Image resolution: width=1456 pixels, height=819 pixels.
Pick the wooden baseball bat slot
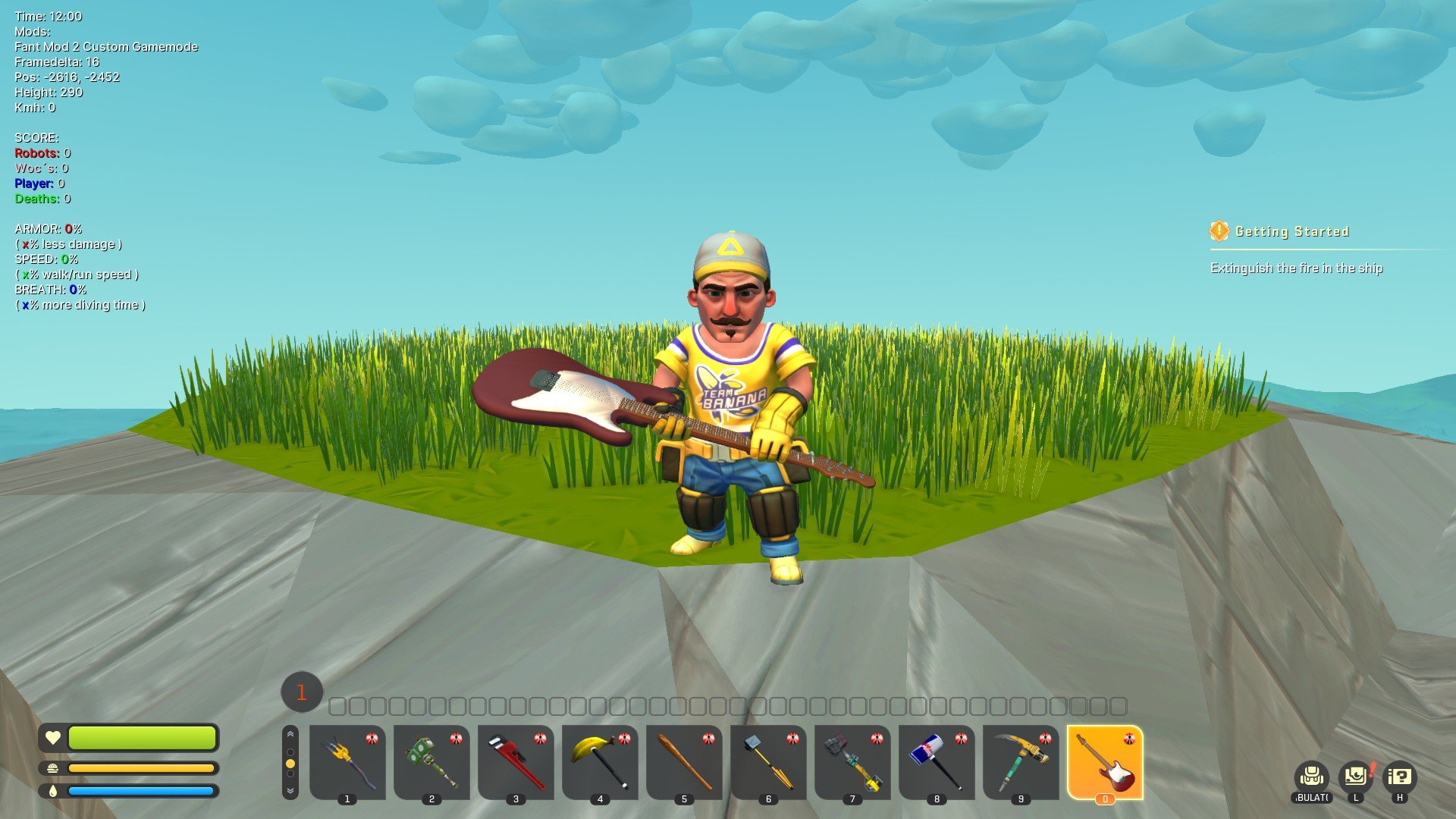pos(684,761)
